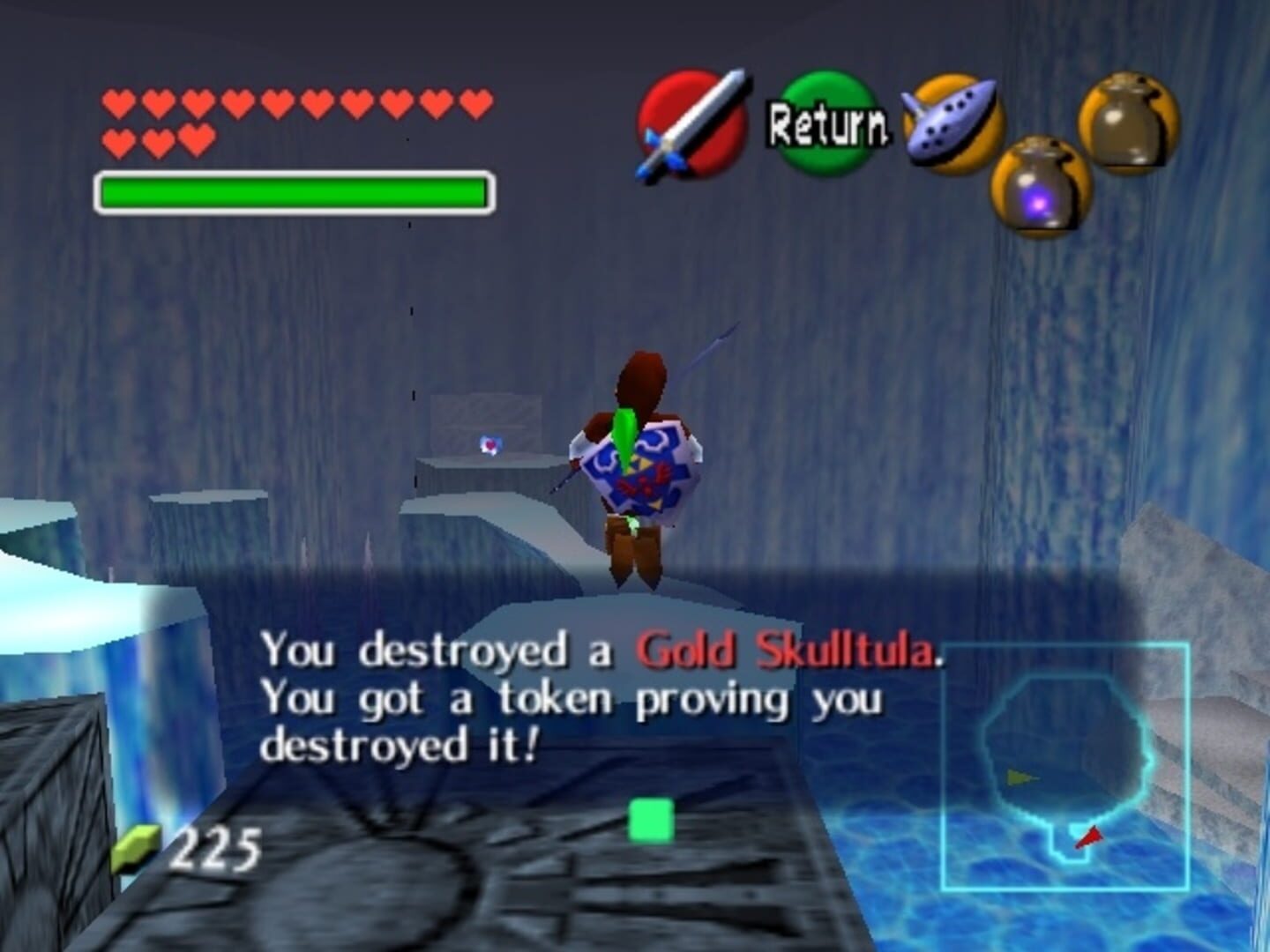This screenshot has width=1270, height=952.
Task: Click the green magic meter bar
Action: (x=291, y=190)
